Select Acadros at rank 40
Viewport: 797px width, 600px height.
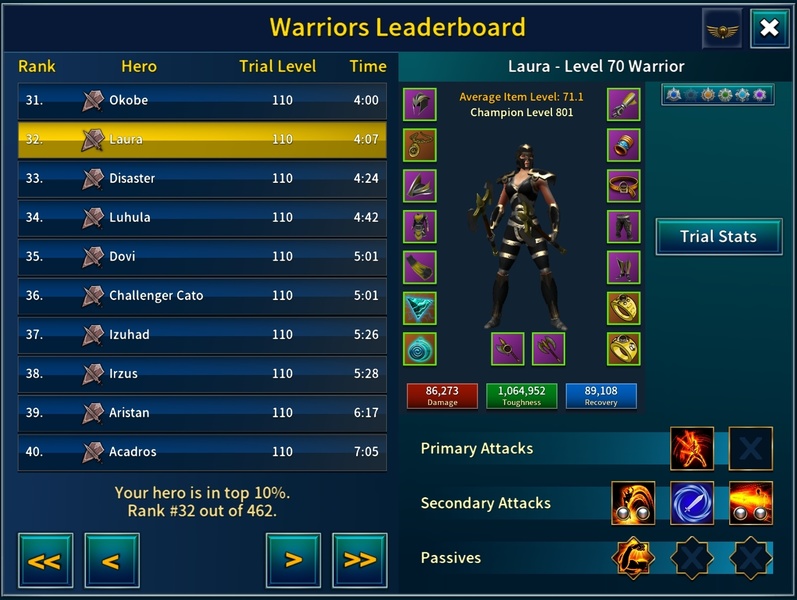pos(202,452)
